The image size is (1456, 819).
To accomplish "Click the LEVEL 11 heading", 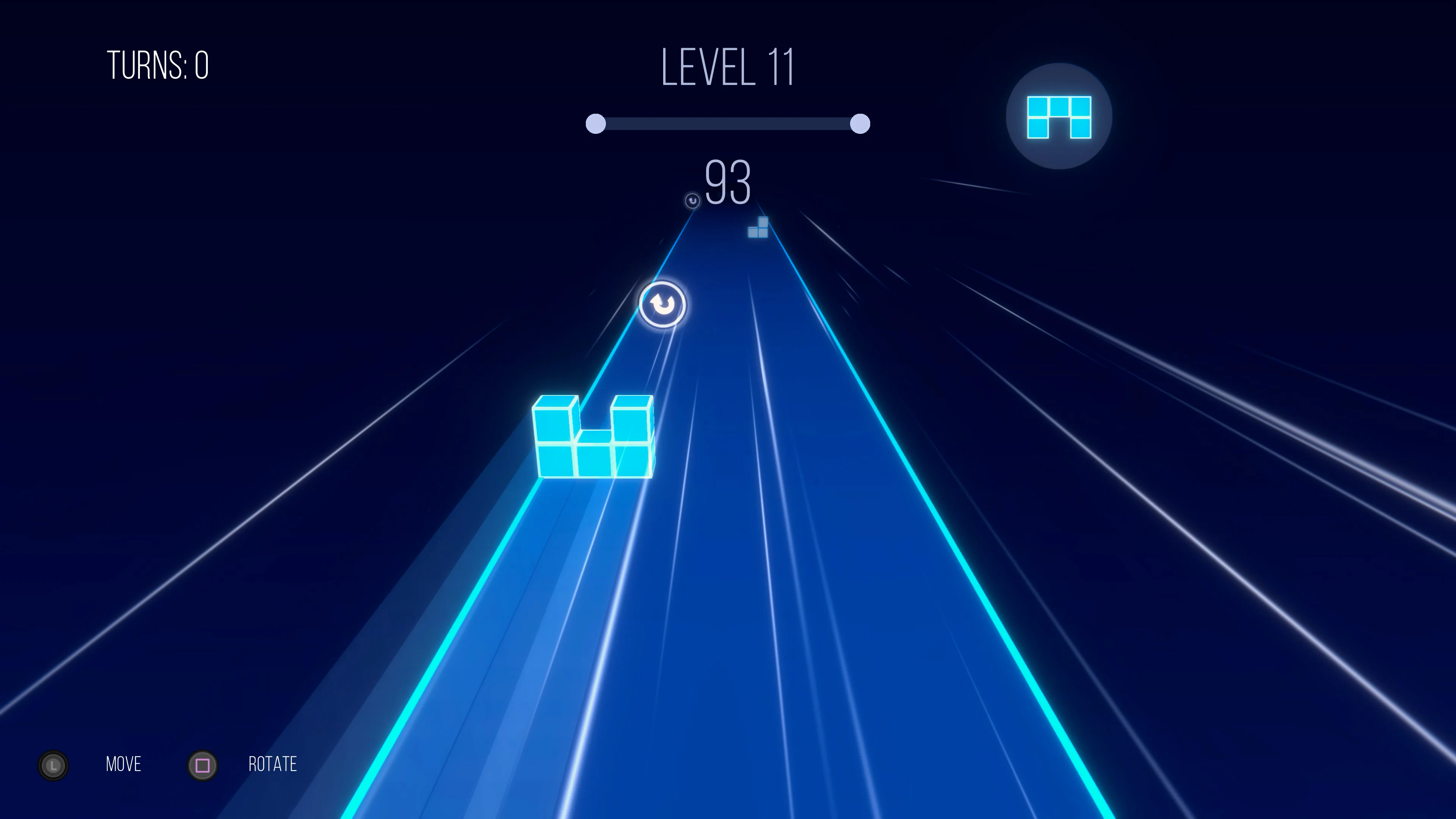I will (x=728, y=66).
